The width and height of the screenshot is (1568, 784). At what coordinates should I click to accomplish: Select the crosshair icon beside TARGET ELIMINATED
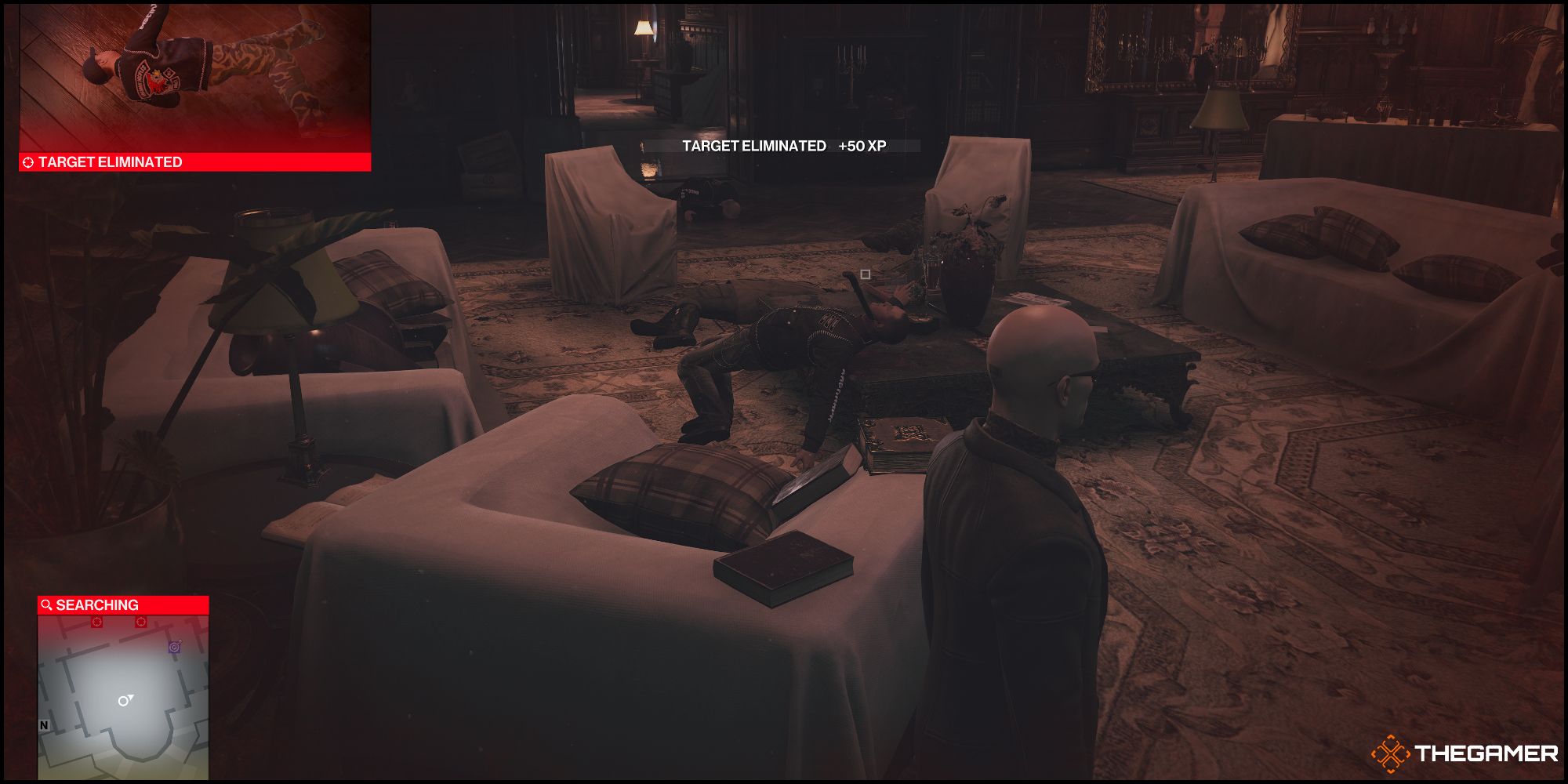30,162
